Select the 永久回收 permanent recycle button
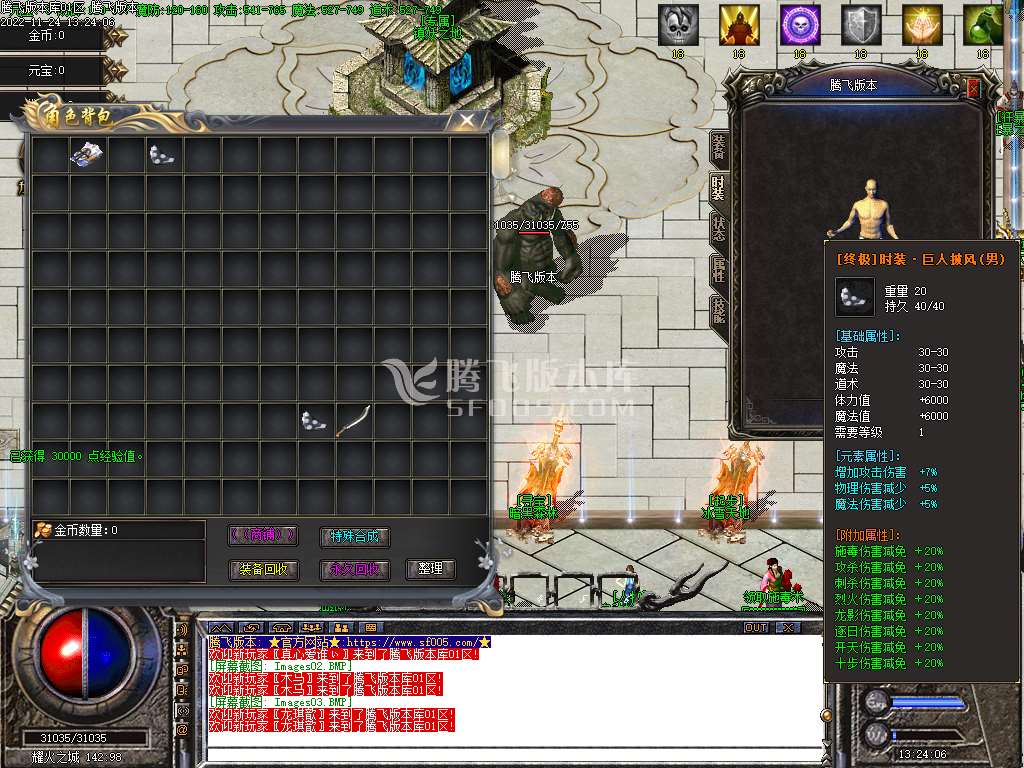Viewport: 1024px width, 768px height. tap(355, 569)
